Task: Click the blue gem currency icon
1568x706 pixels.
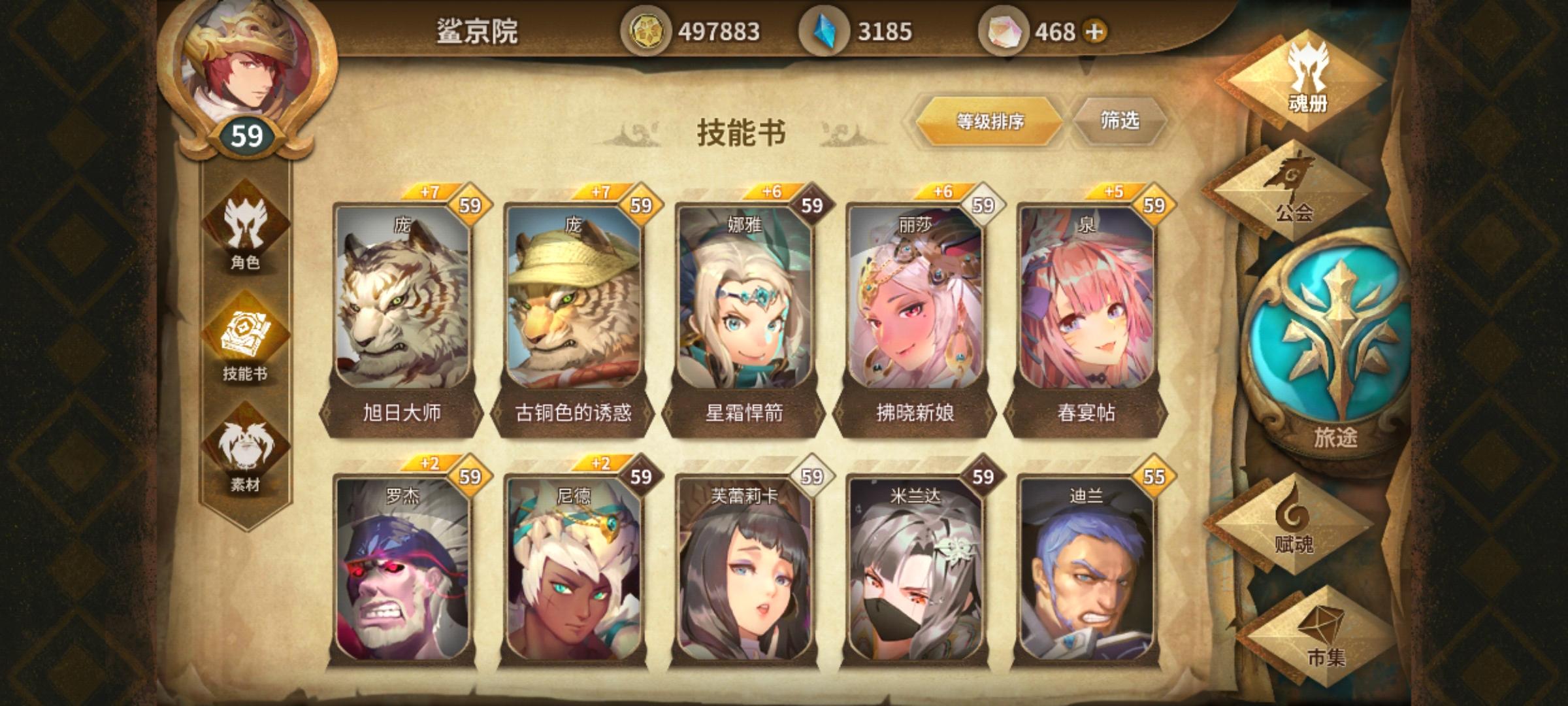Action: pos(826,28)
